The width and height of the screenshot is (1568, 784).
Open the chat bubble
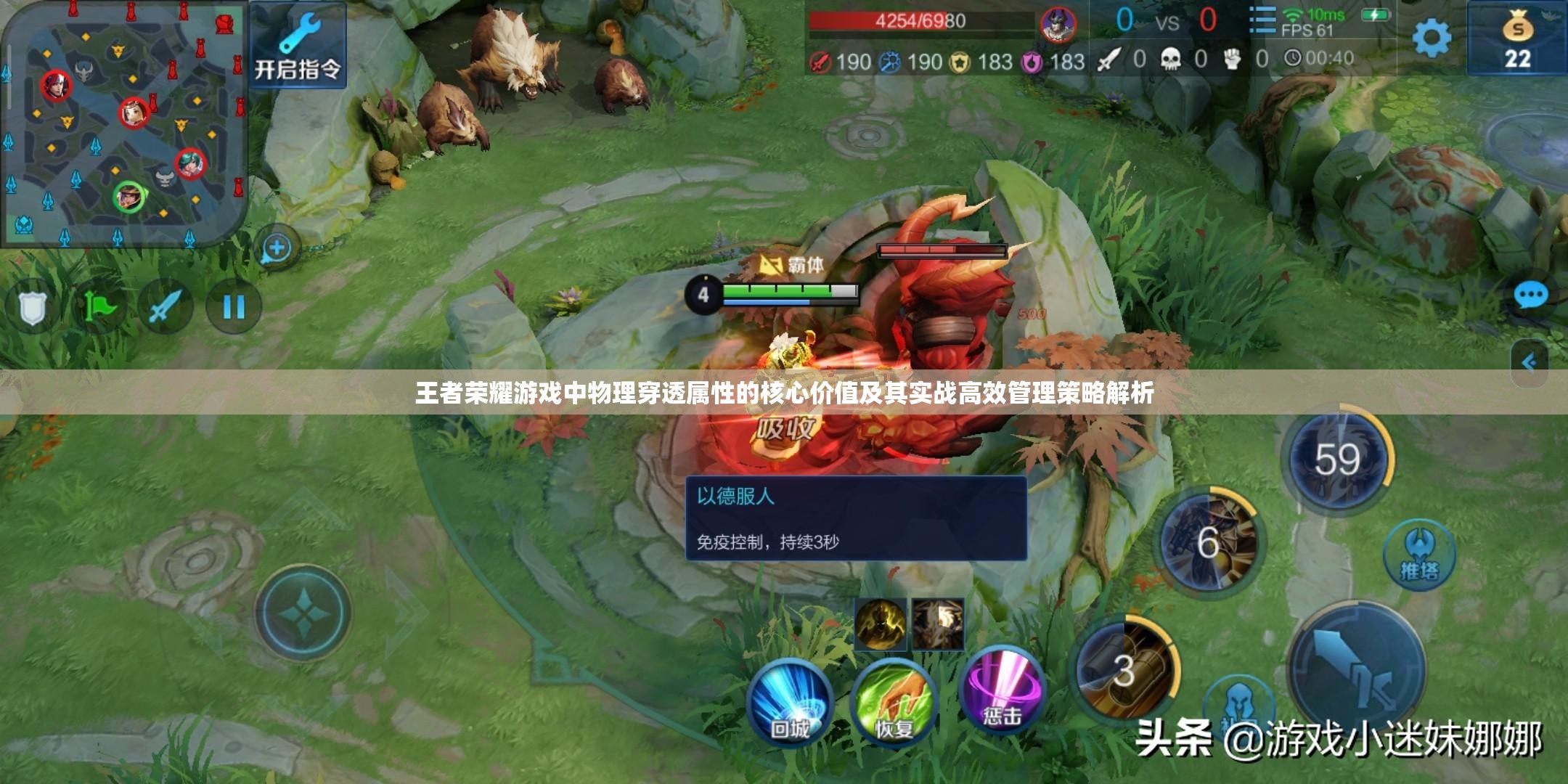[x=1531, y=295]
